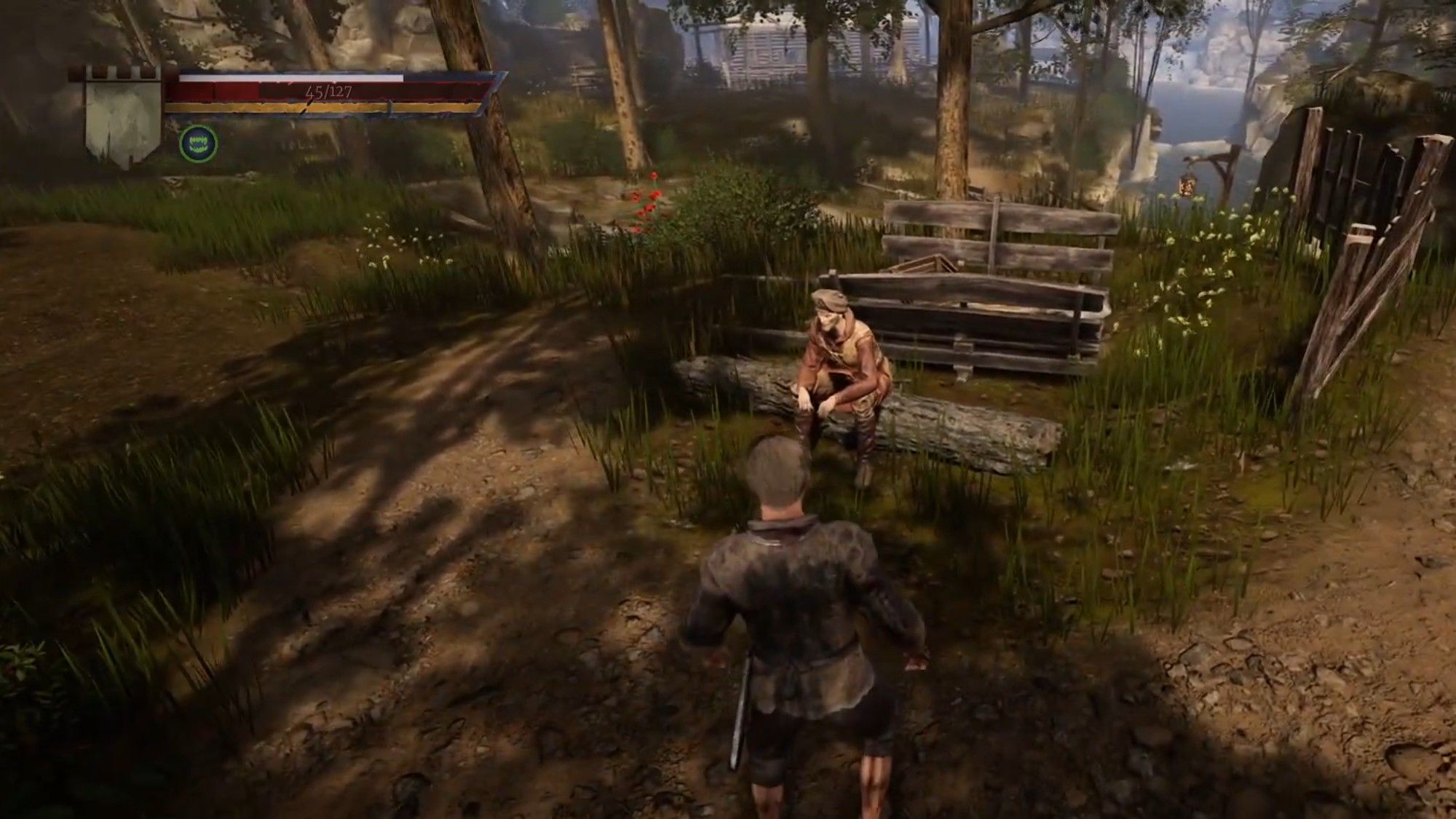The image size is (1456, 819).
Task: Click the green fanged-jaws status effect icon
Action: point(198,143)
